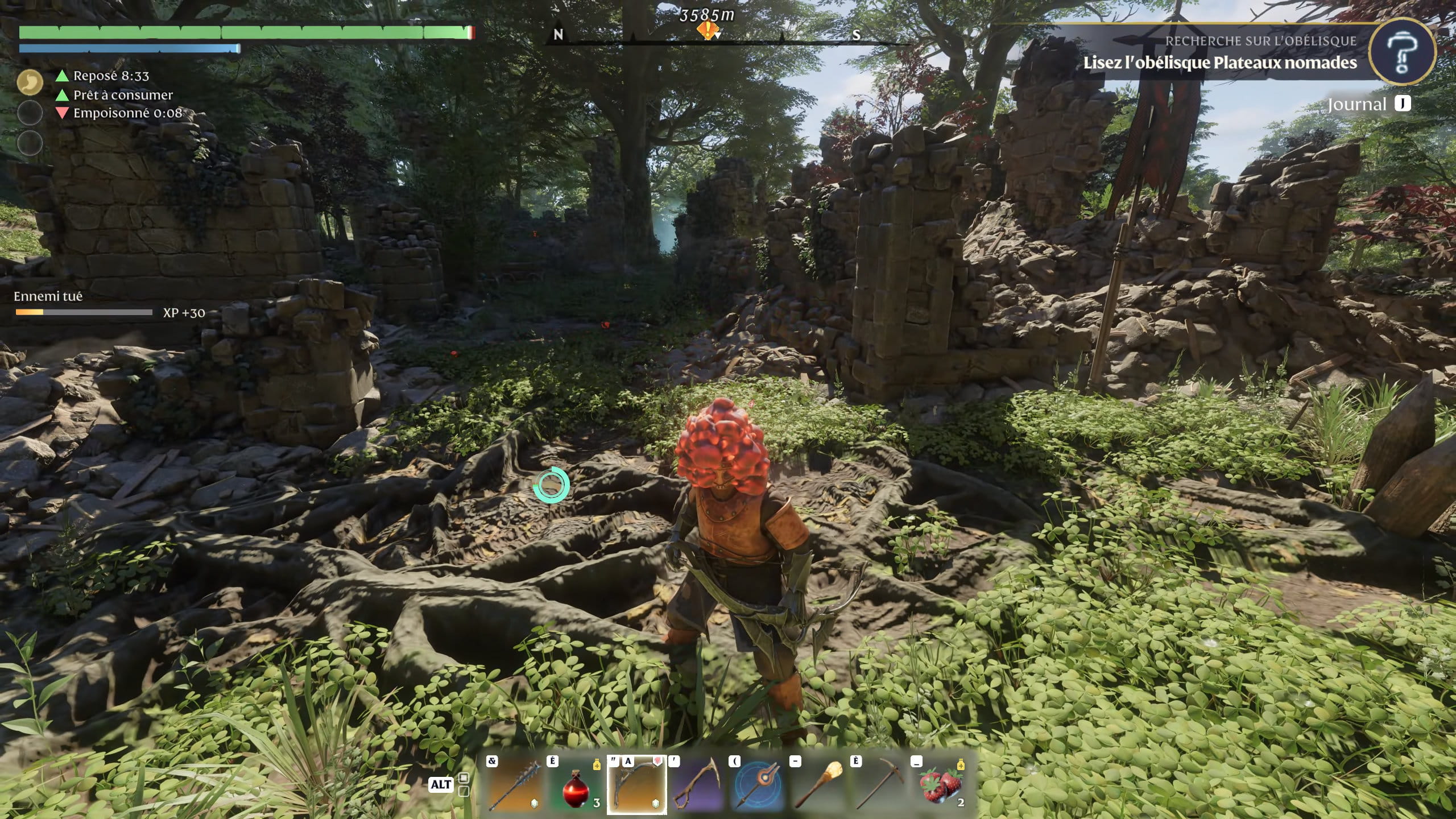
Task: Choose the staff with the blue circle
Action: pos(758,784)
